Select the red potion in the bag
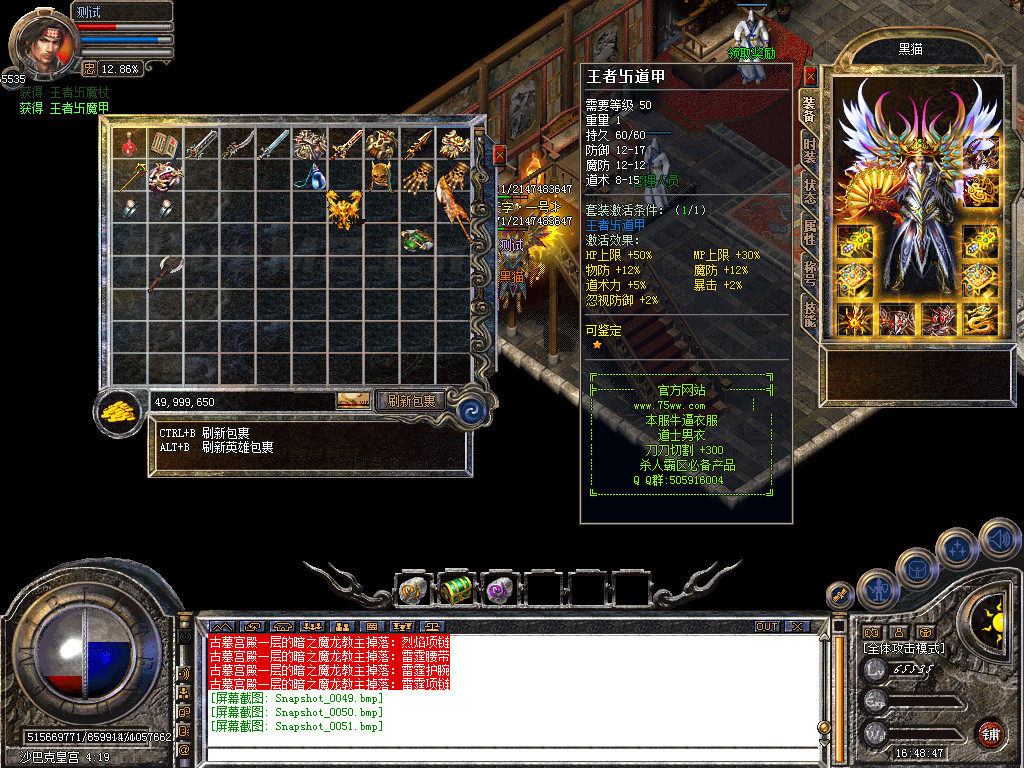1024x768 pixels. click(129, 145)
